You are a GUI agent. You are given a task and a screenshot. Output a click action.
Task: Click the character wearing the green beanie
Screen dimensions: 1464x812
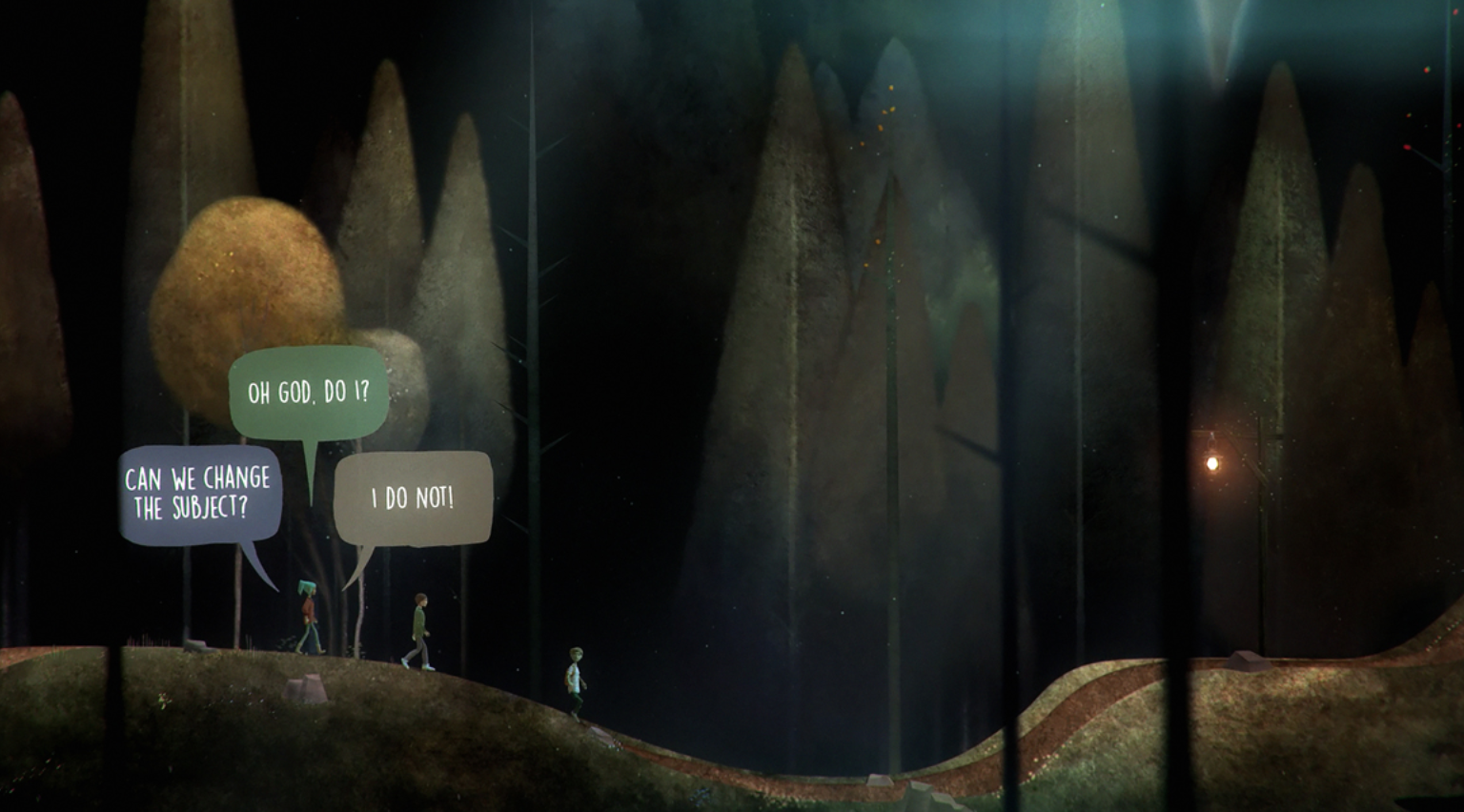(x=307, y=611)
